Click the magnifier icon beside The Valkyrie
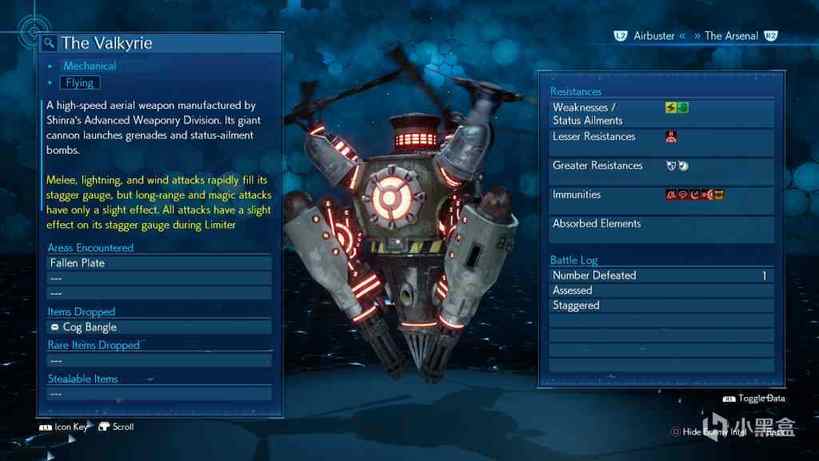This screenshot has width=819, height=461. pos(49,44)
